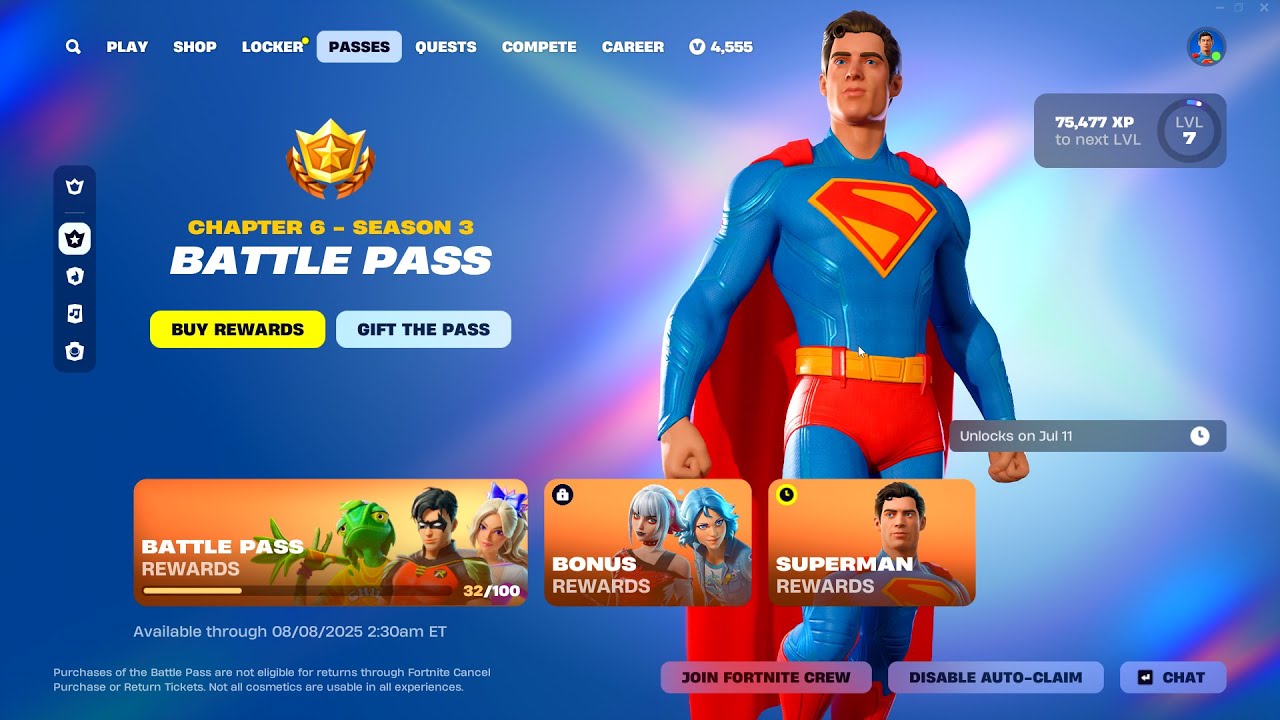Open the search icon in top navigation
Screen dimensions: 1280x720
tap(72, 46)
